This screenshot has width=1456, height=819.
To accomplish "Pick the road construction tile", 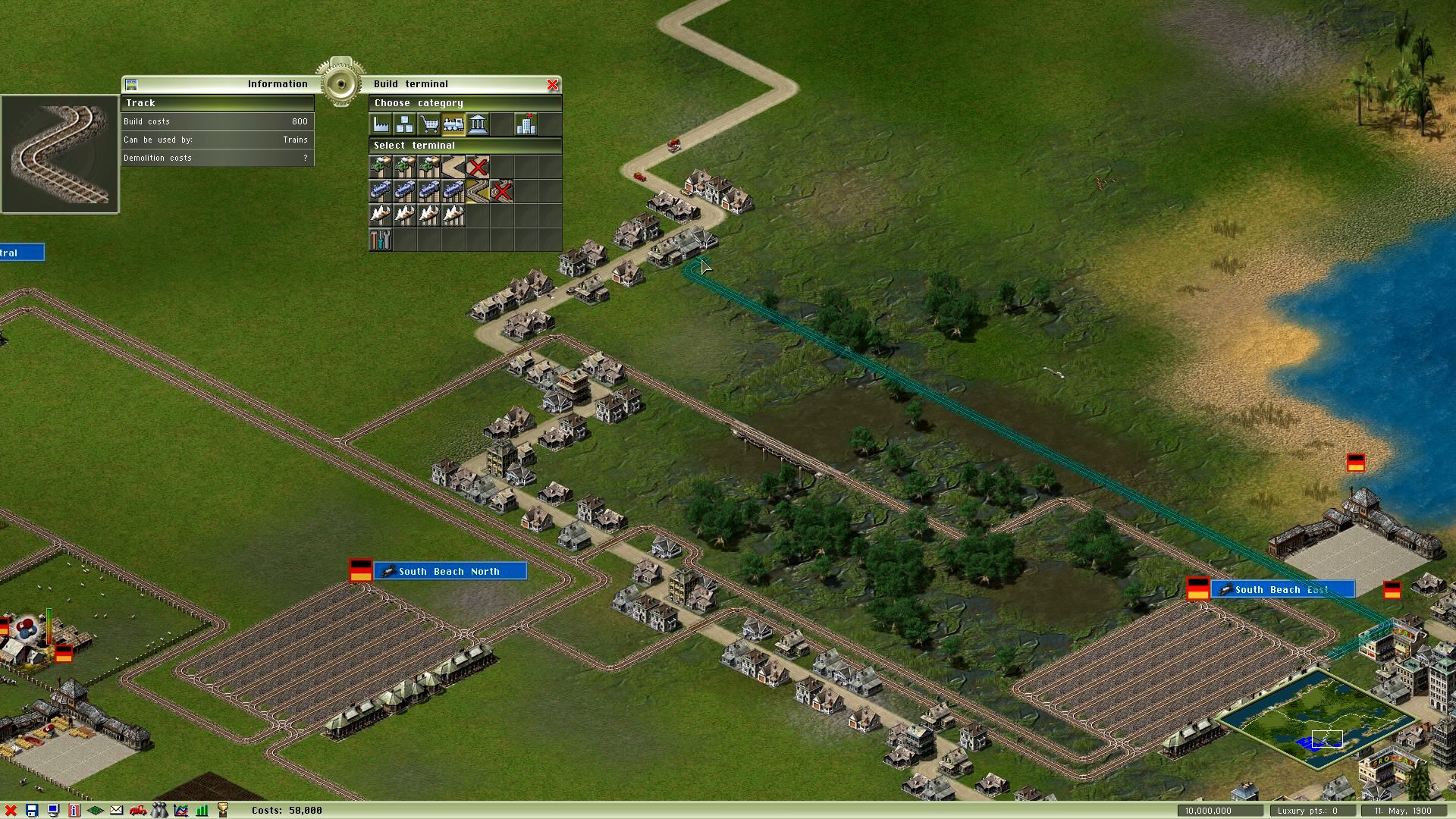I will tap(453, 167).
